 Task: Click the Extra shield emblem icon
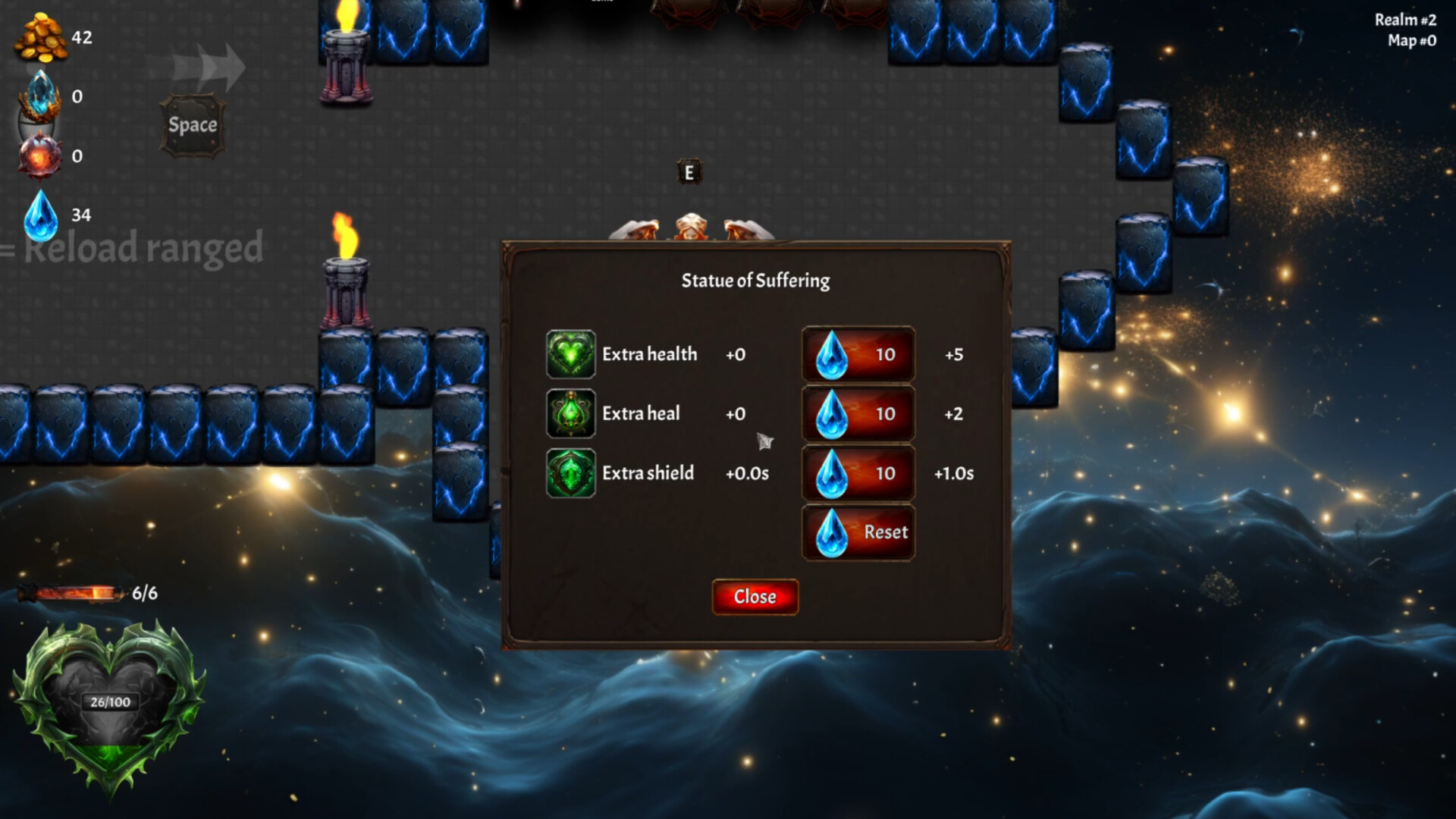tap(570, 473)
